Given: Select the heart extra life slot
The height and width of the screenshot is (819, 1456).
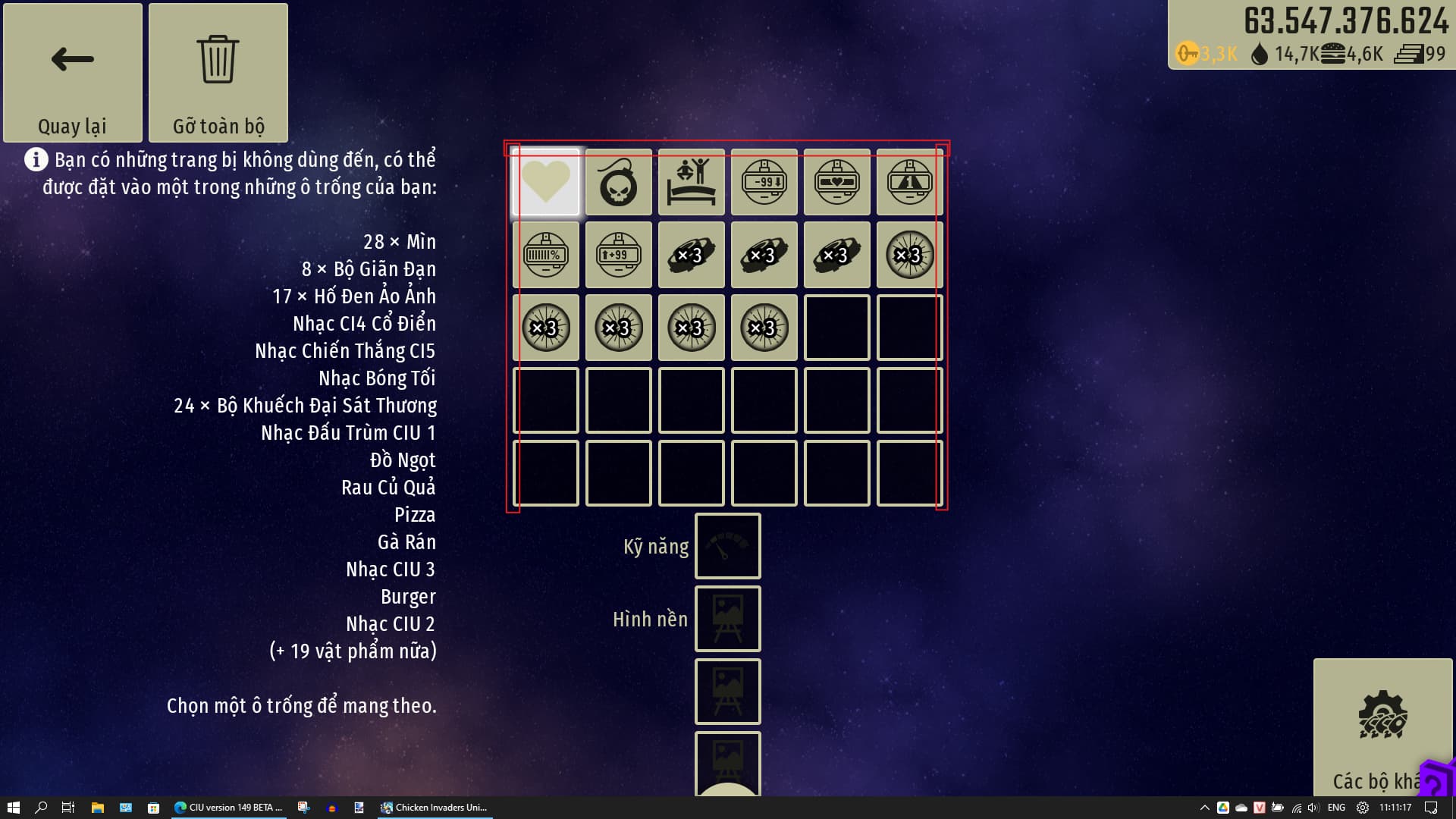Looking at the screenshot, I should [x=546, y=182].
